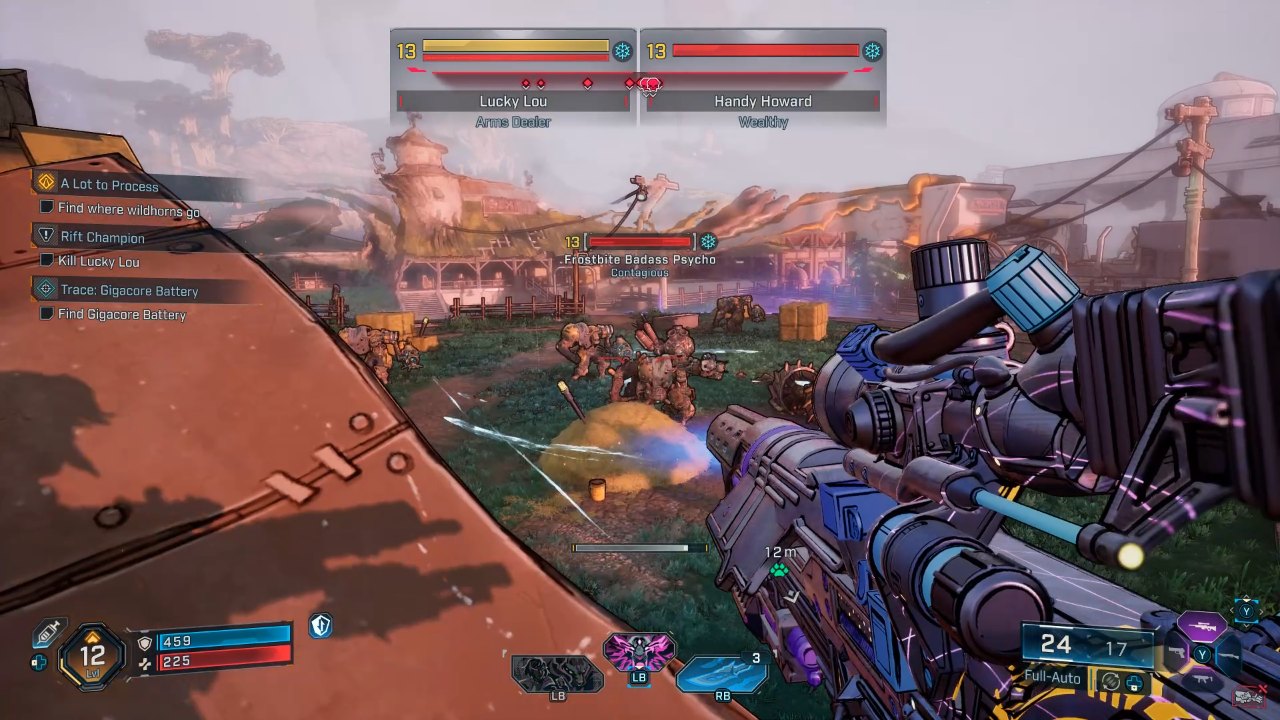Image resolution: width=1280 pixels, height=720 pixels.
Task: Use the repair kit syringe icon
Action: coord(48,632)
